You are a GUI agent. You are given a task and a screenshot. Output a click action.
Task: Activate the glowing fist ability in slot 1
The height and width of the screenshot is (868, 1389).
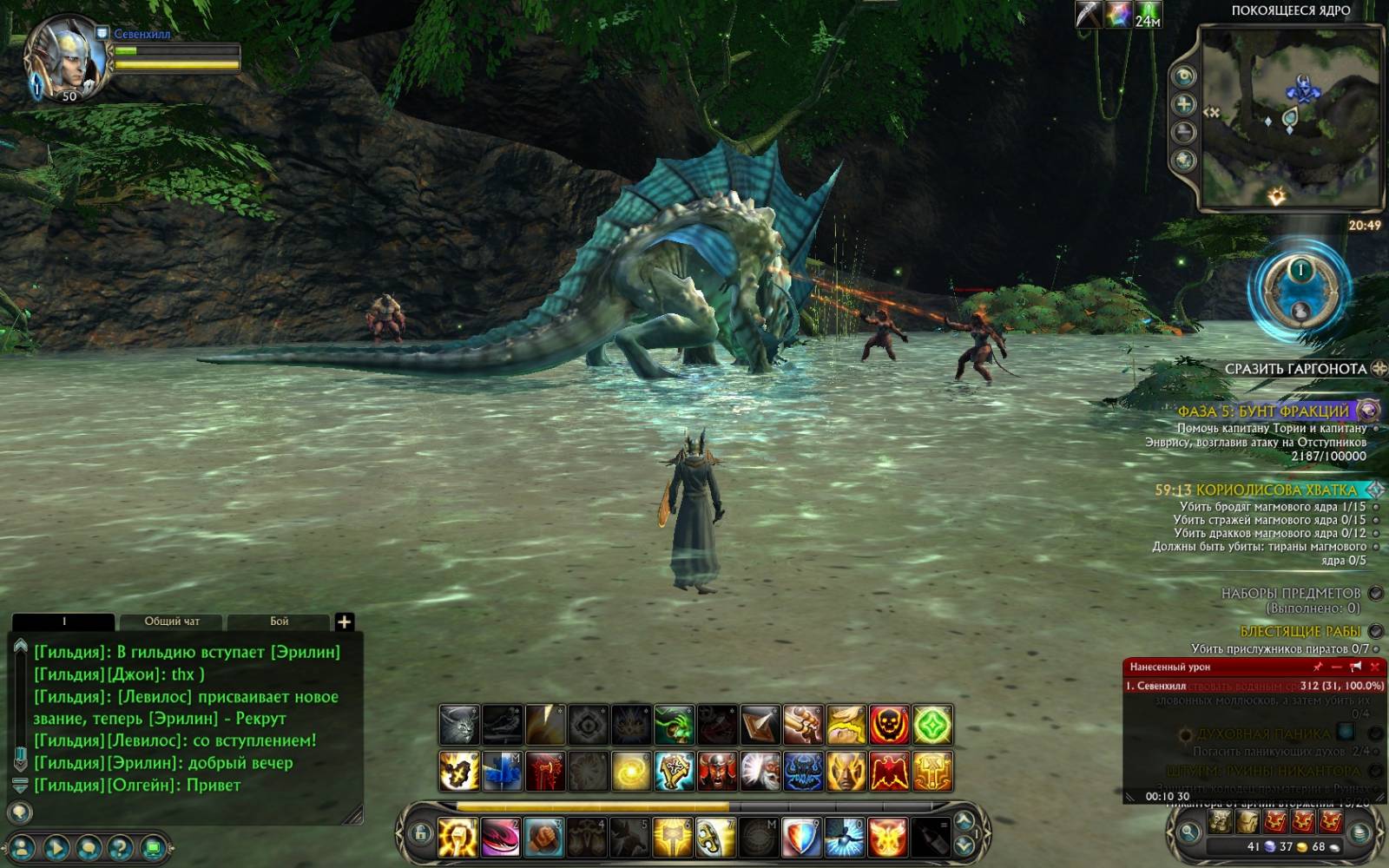click(x=458, y=837)
